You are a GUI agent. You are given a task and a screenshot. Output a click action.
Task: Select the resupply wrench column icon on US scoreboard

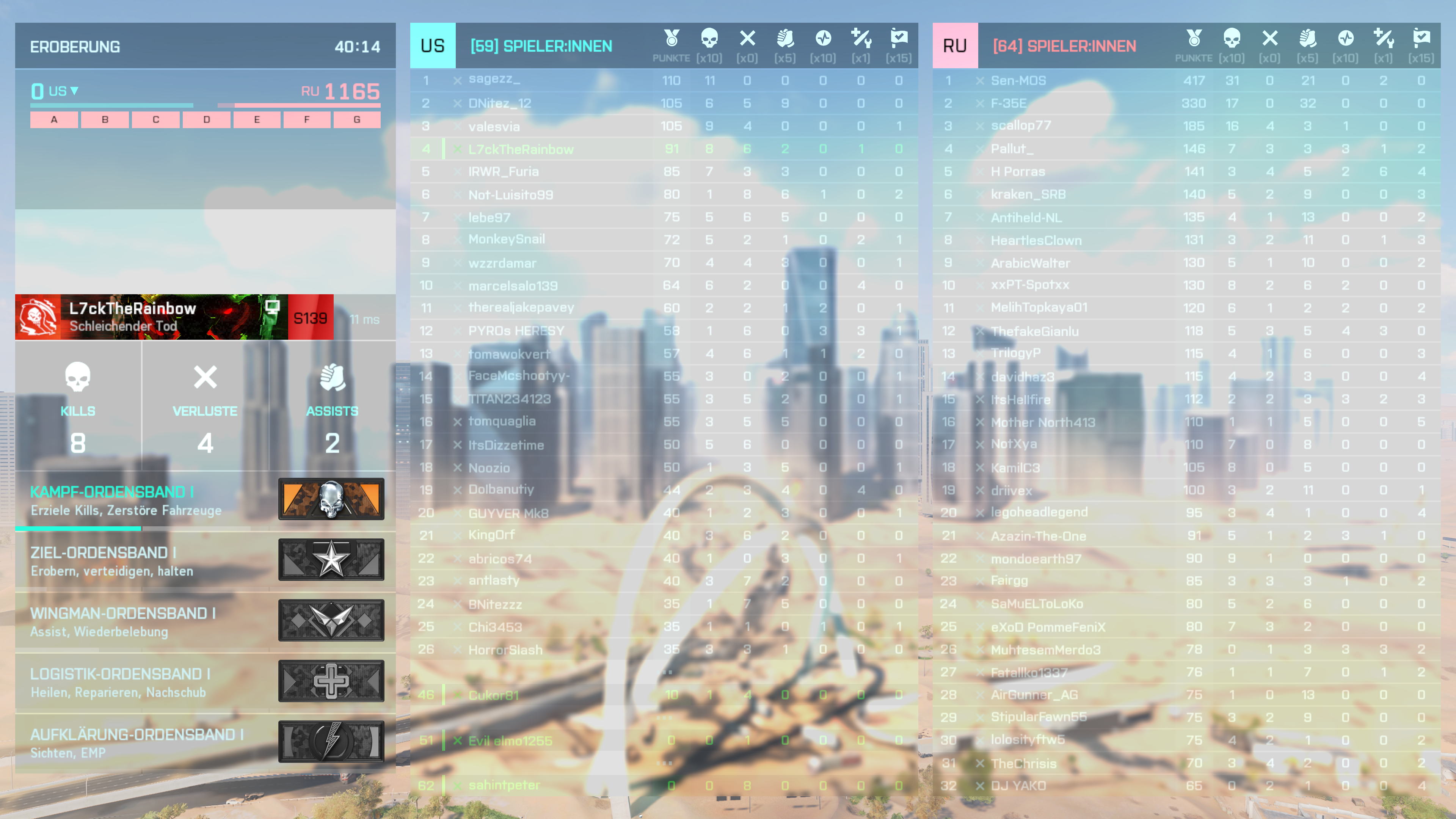(861, 38)
